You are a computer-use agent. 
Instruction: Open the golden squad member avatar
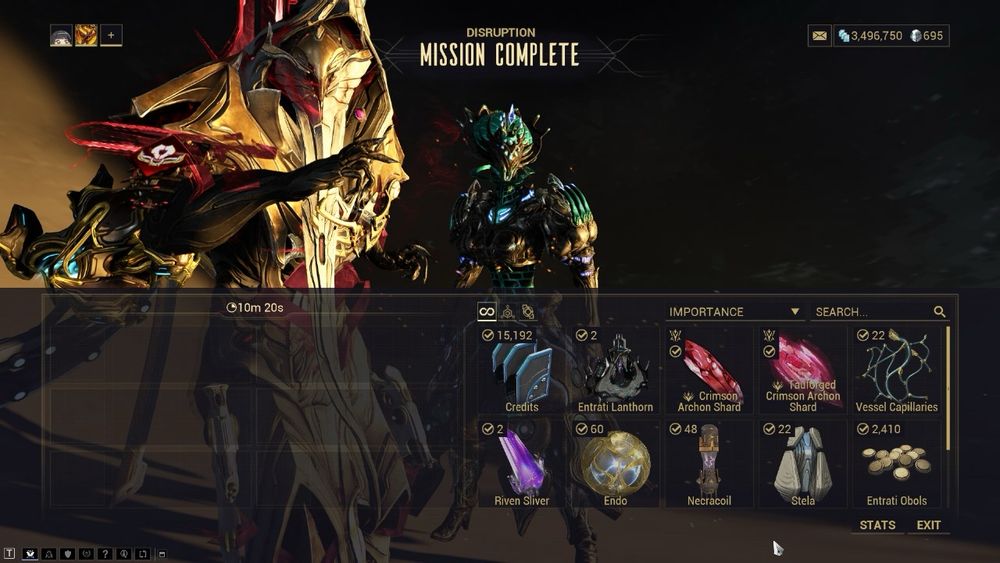(86, 36)
